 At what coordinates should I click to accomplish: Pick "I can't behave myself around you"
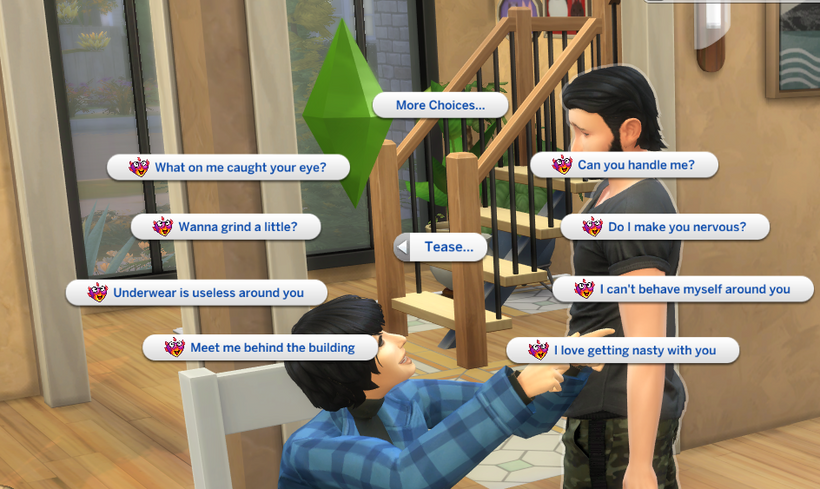click(684, 289)
